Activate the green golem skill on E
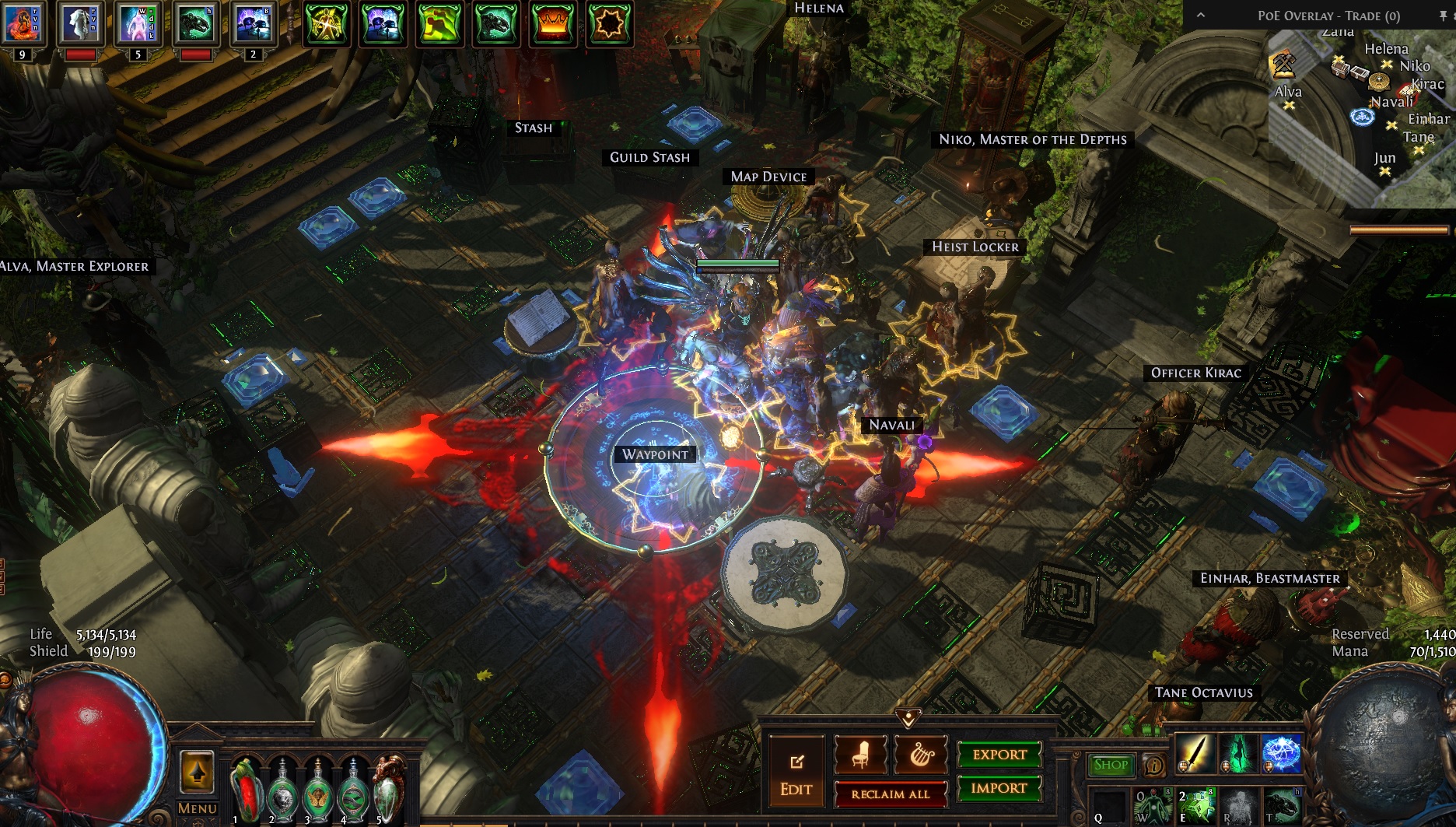Image resolution: width=1456 pixels, height=827 pixels. point(1196,807)
